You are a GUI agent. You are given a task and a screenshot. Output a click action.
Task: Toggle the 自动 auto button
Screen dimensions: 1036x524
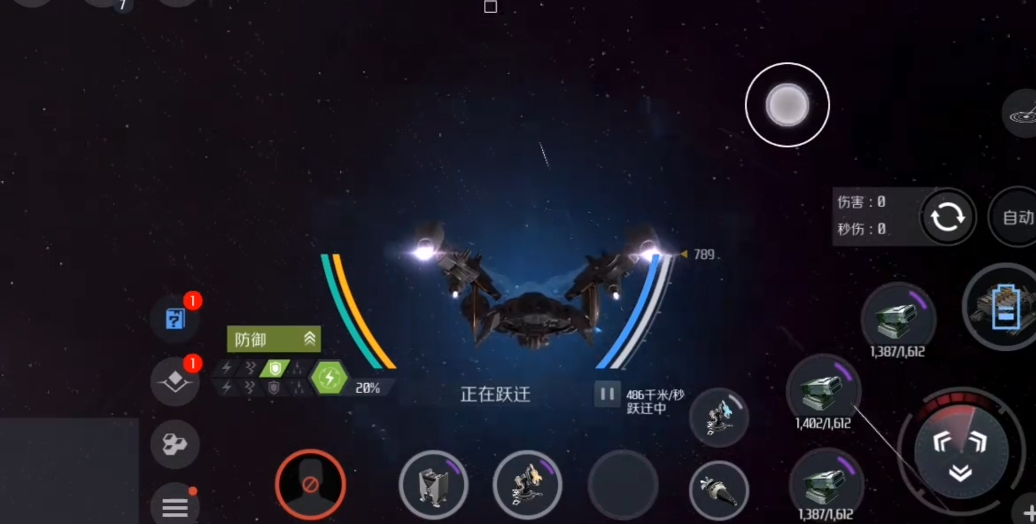coord(1015,217)
